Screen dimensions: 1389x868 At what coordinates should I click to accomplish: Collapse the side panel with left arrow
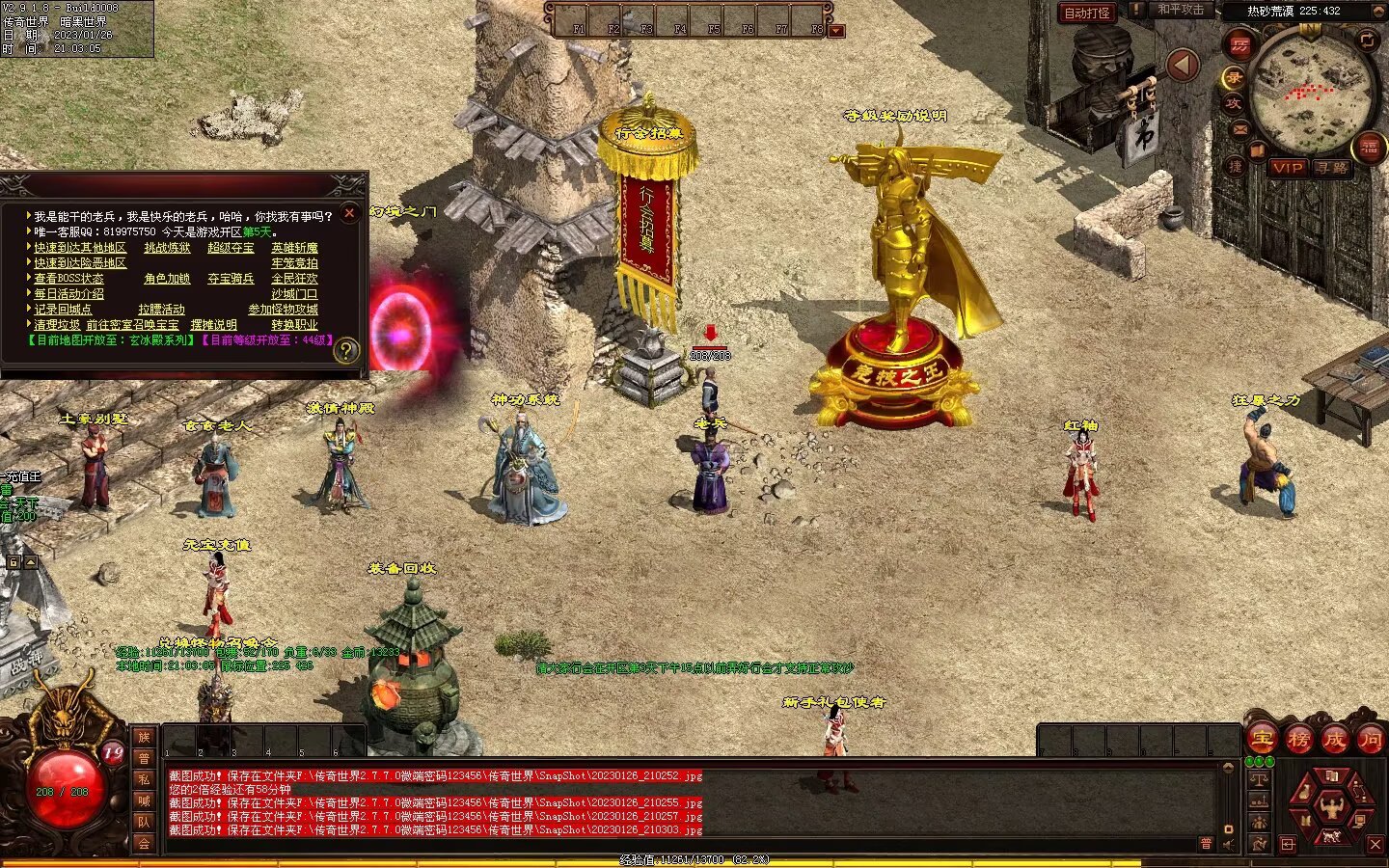click(1183, 66)
